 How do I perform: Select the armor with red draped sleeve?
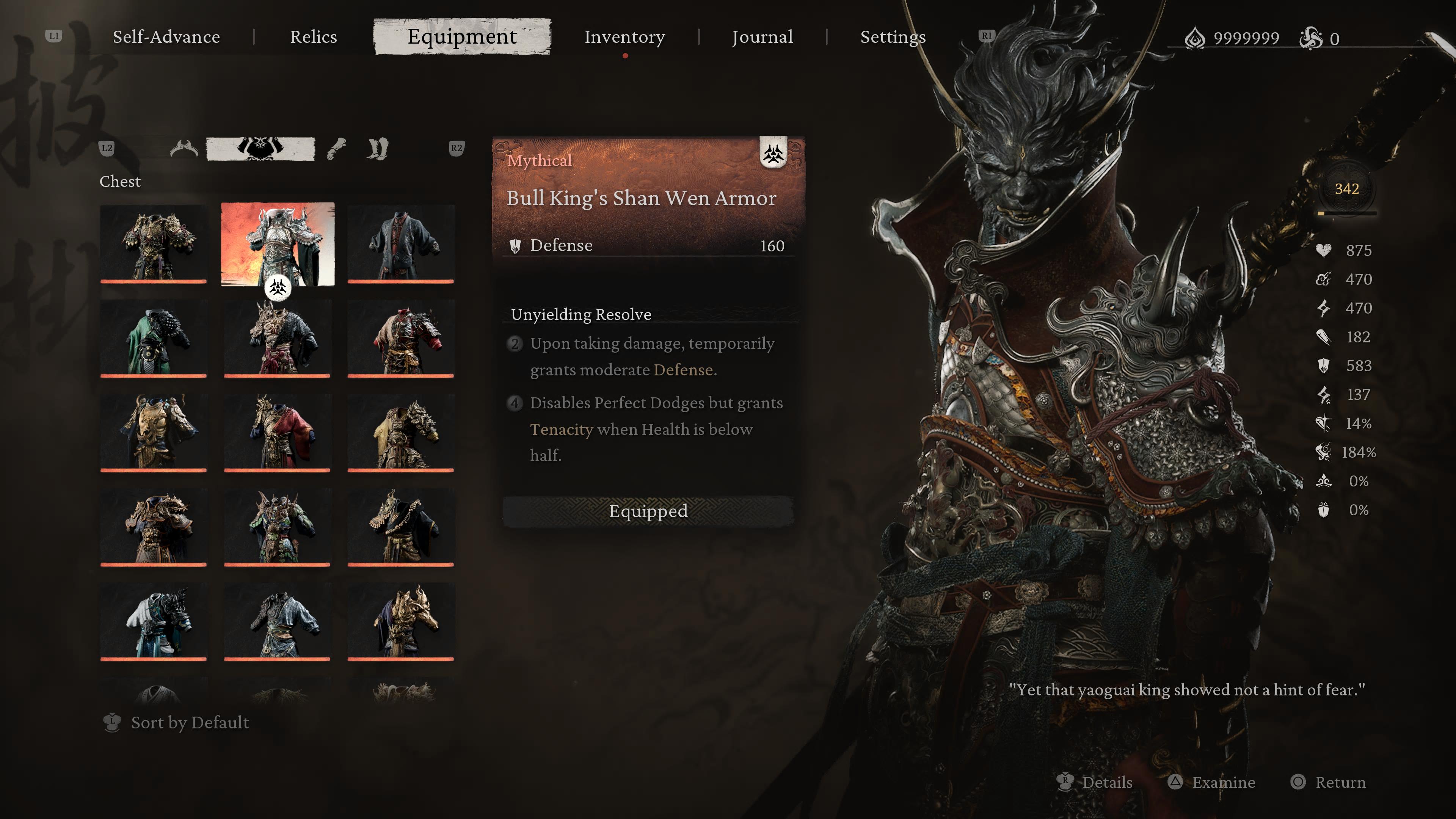(277, 432)
